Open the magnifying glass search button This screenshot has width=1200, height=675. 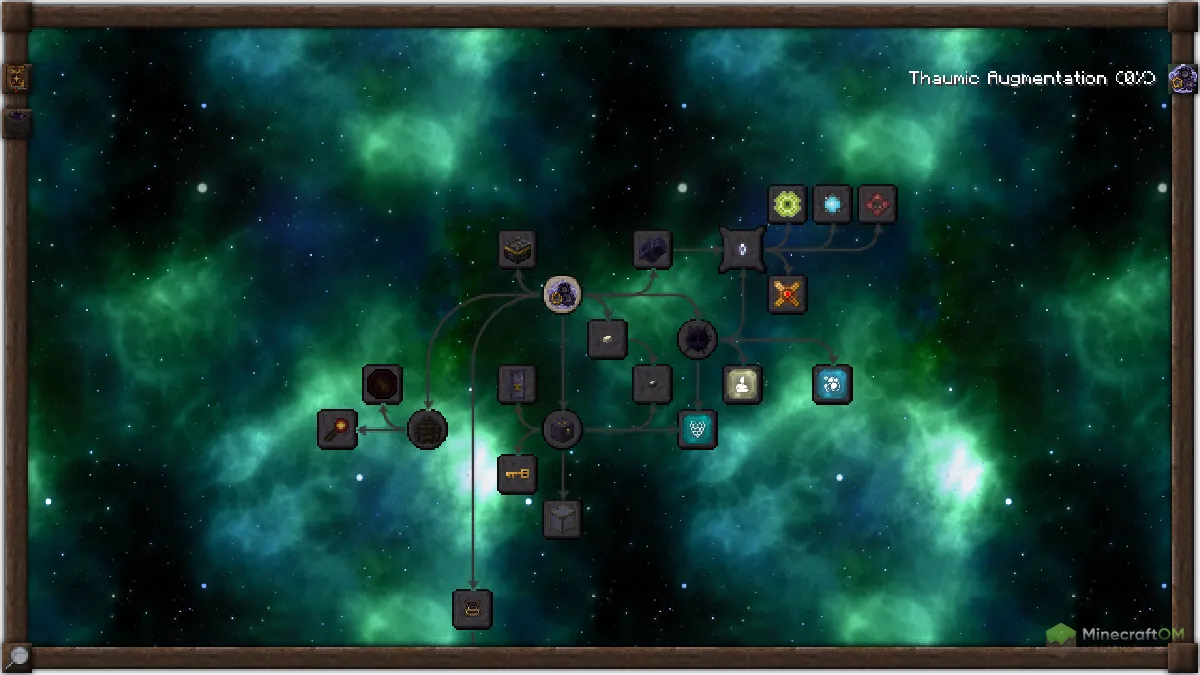click(17, 657)
